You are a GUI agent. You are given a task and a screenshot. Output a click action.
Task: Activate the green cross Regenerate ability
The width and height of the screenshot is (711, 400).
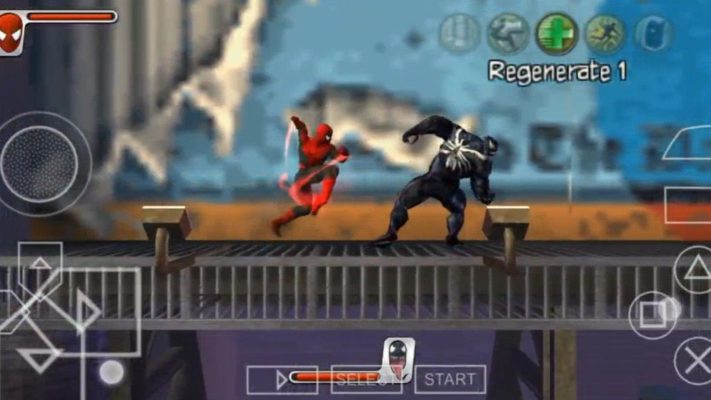tap(556, 34)
